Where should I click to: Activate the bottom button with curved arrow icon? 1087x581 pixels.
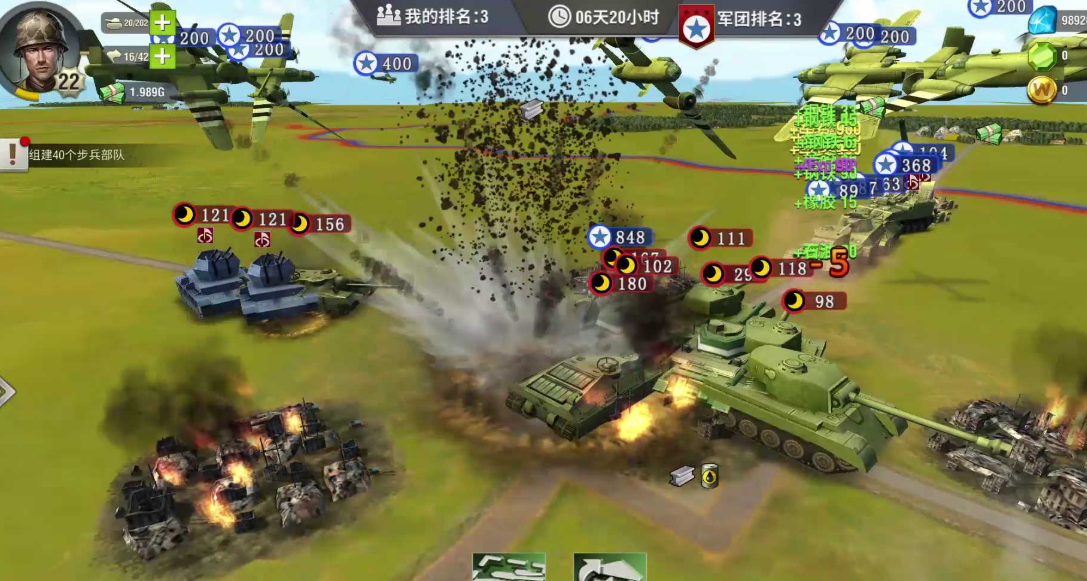pos(609,567)
